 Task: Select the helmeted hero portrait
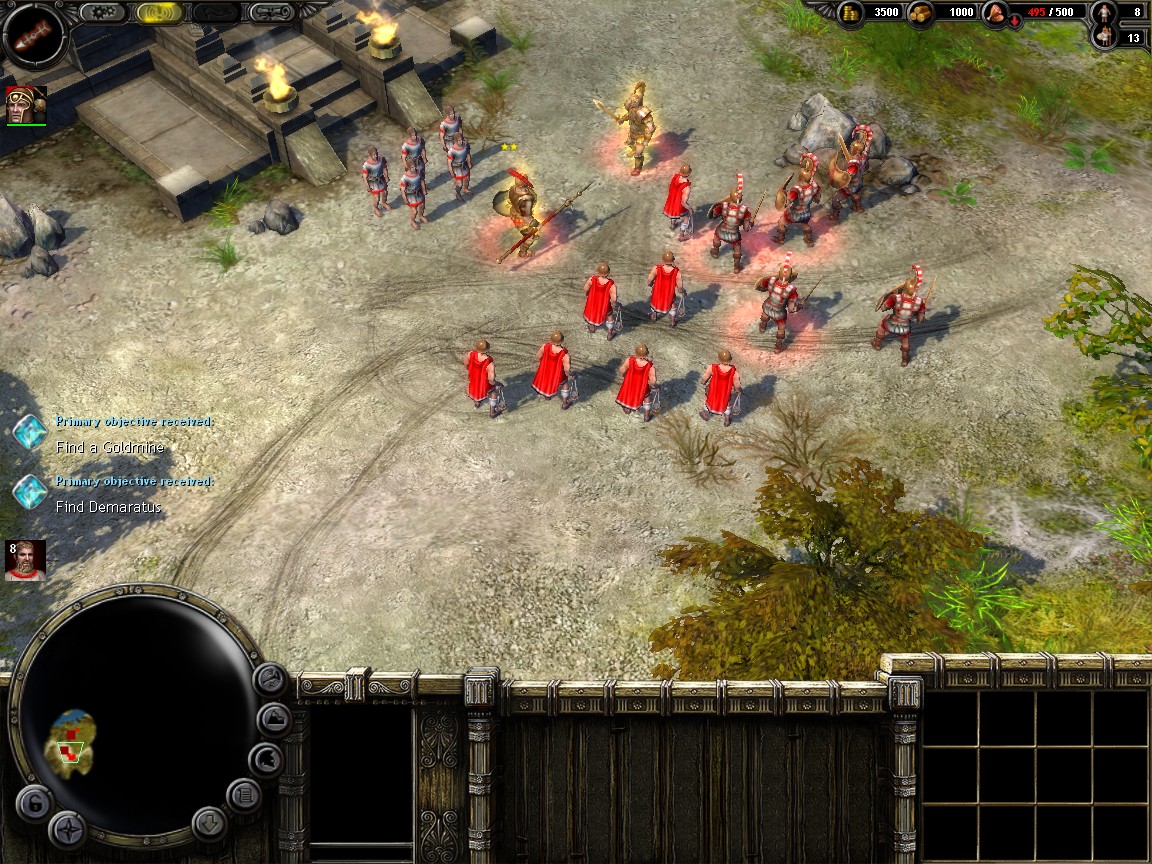pos(26,106)
